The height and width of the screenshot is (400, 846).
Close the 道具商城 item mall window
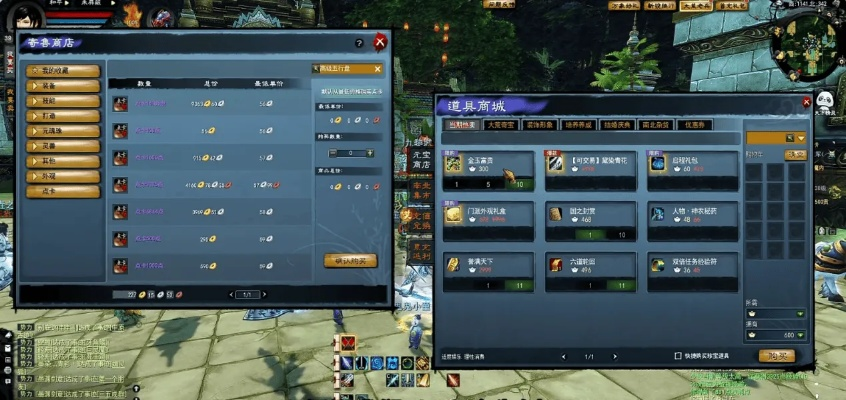tap(806, 102)
